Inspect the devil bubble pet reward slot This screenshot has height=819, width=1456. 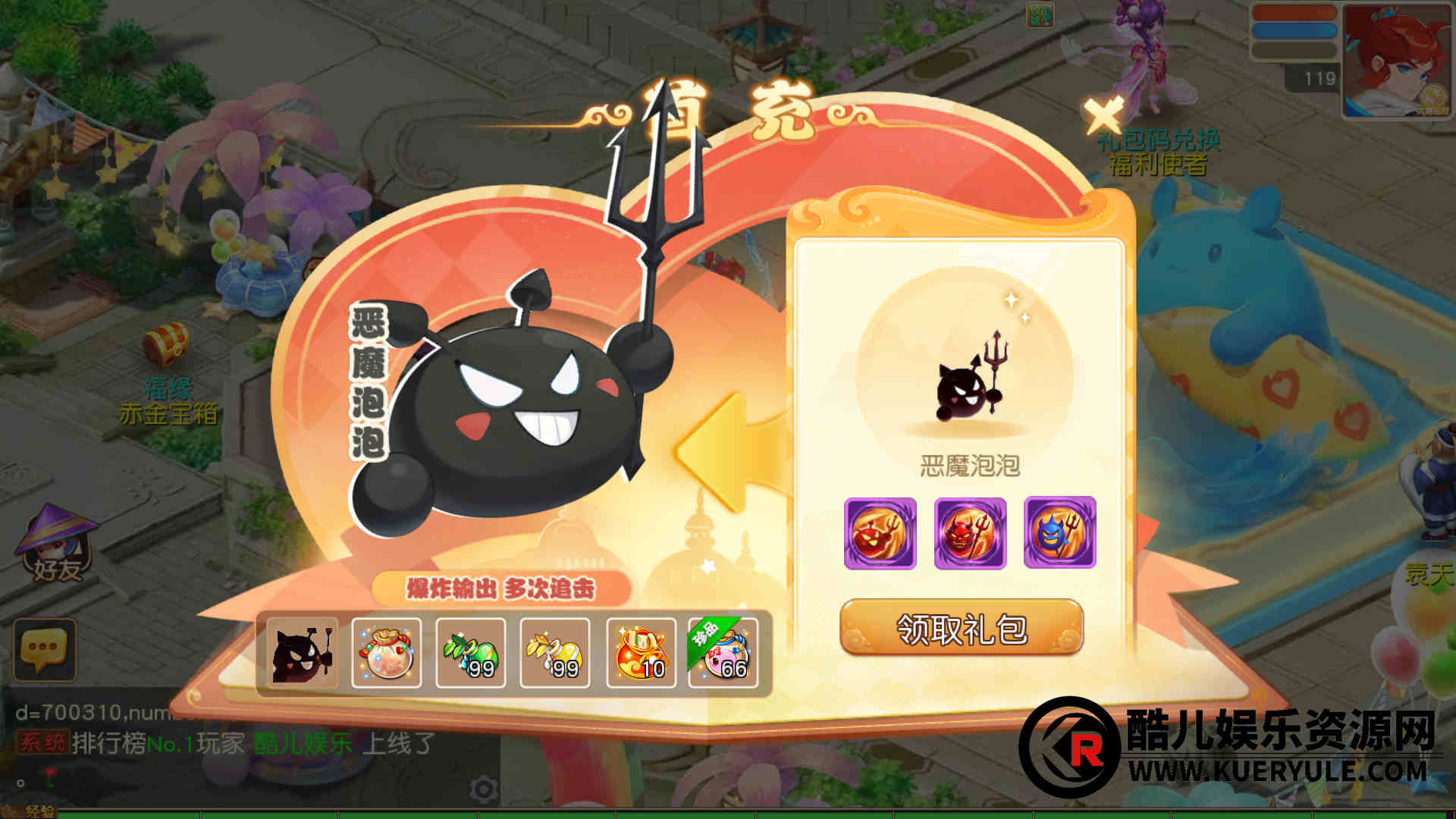click(x=303, y=653)
